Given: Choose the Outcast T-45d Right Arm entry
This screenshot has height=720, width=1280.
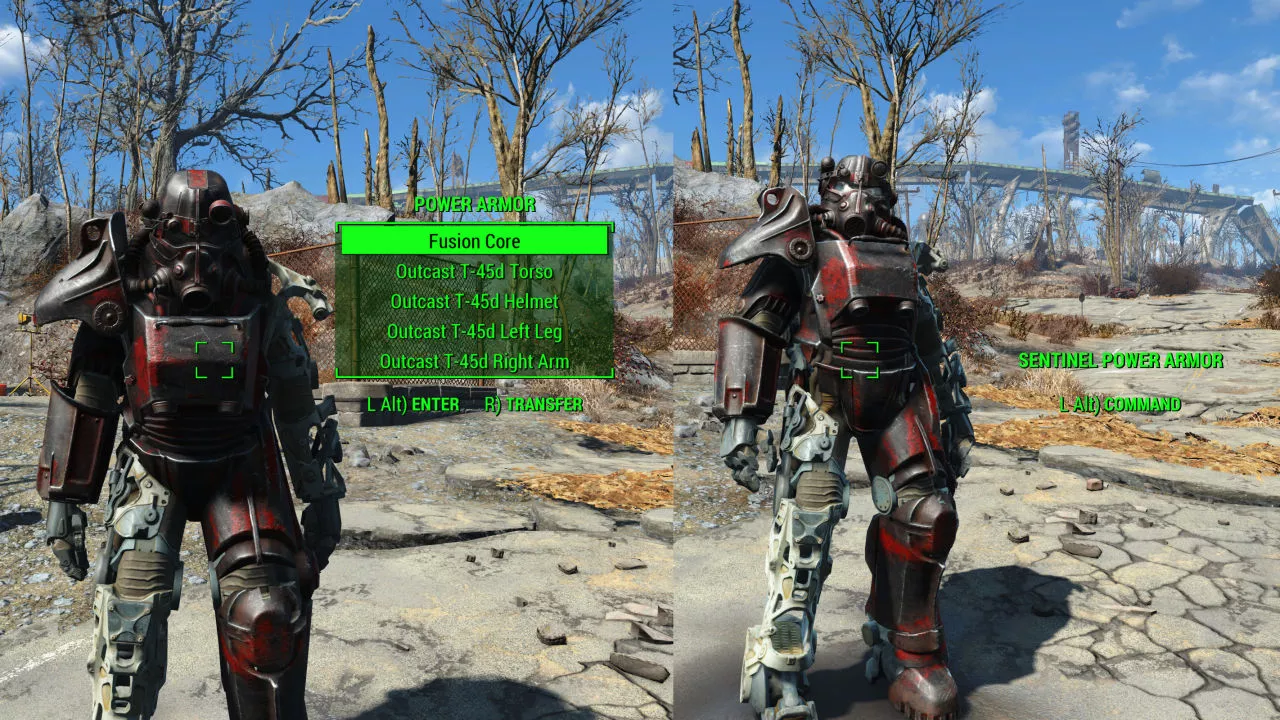Looking at the screenshot, I should [474, 362].
